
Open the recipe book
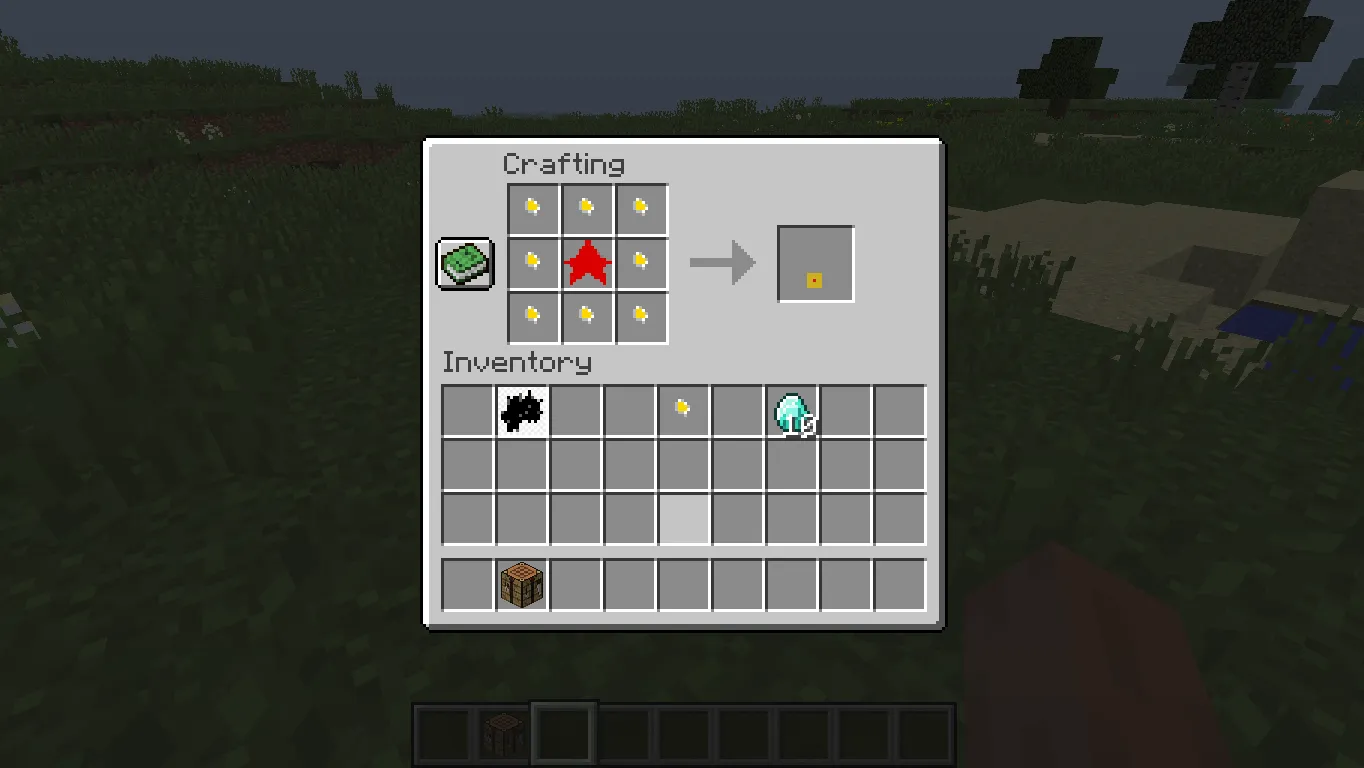click(464, 263)
